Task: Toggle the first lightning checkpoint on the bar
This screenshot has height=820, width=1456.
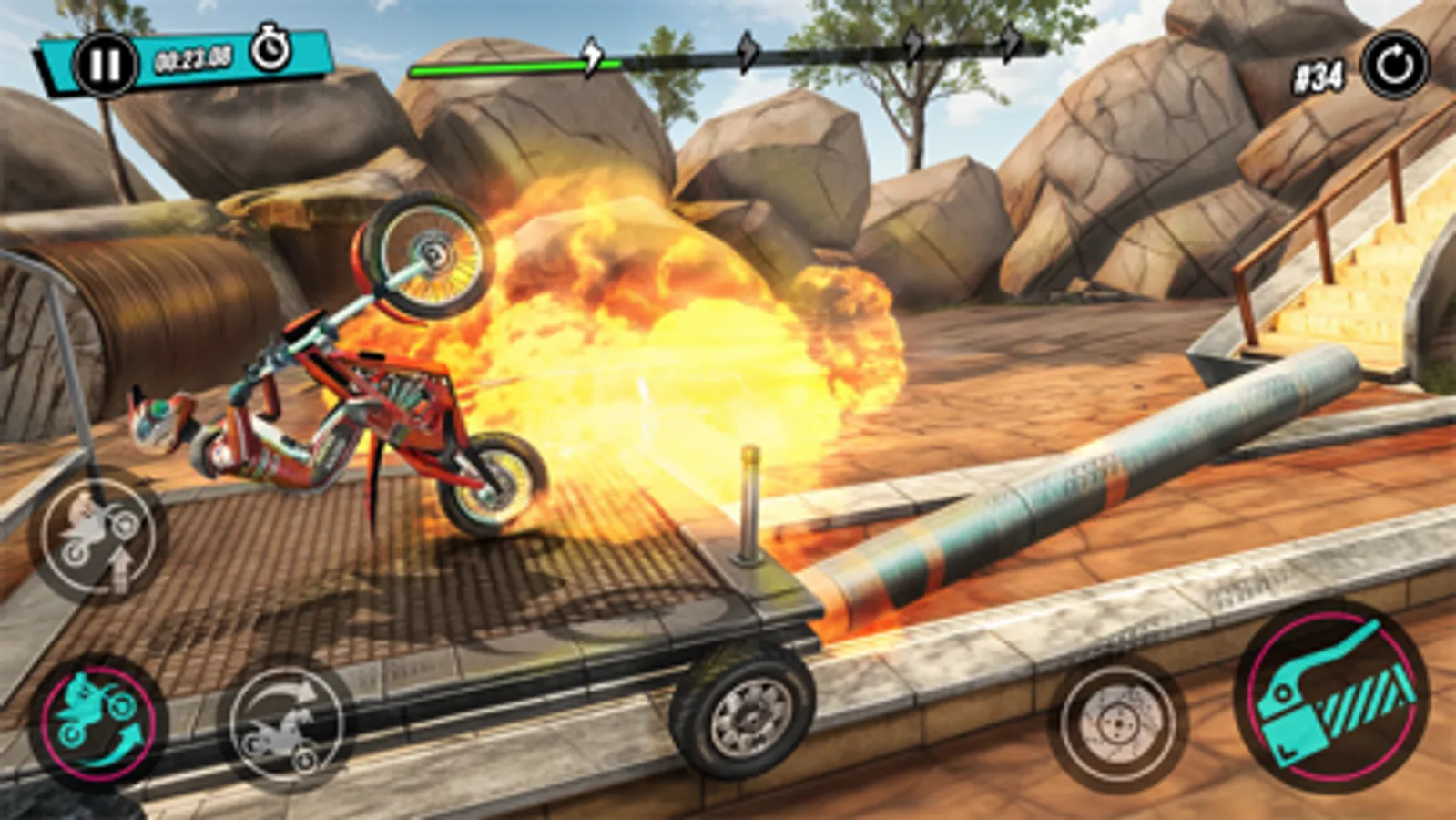Action: (x=591, y=53)
